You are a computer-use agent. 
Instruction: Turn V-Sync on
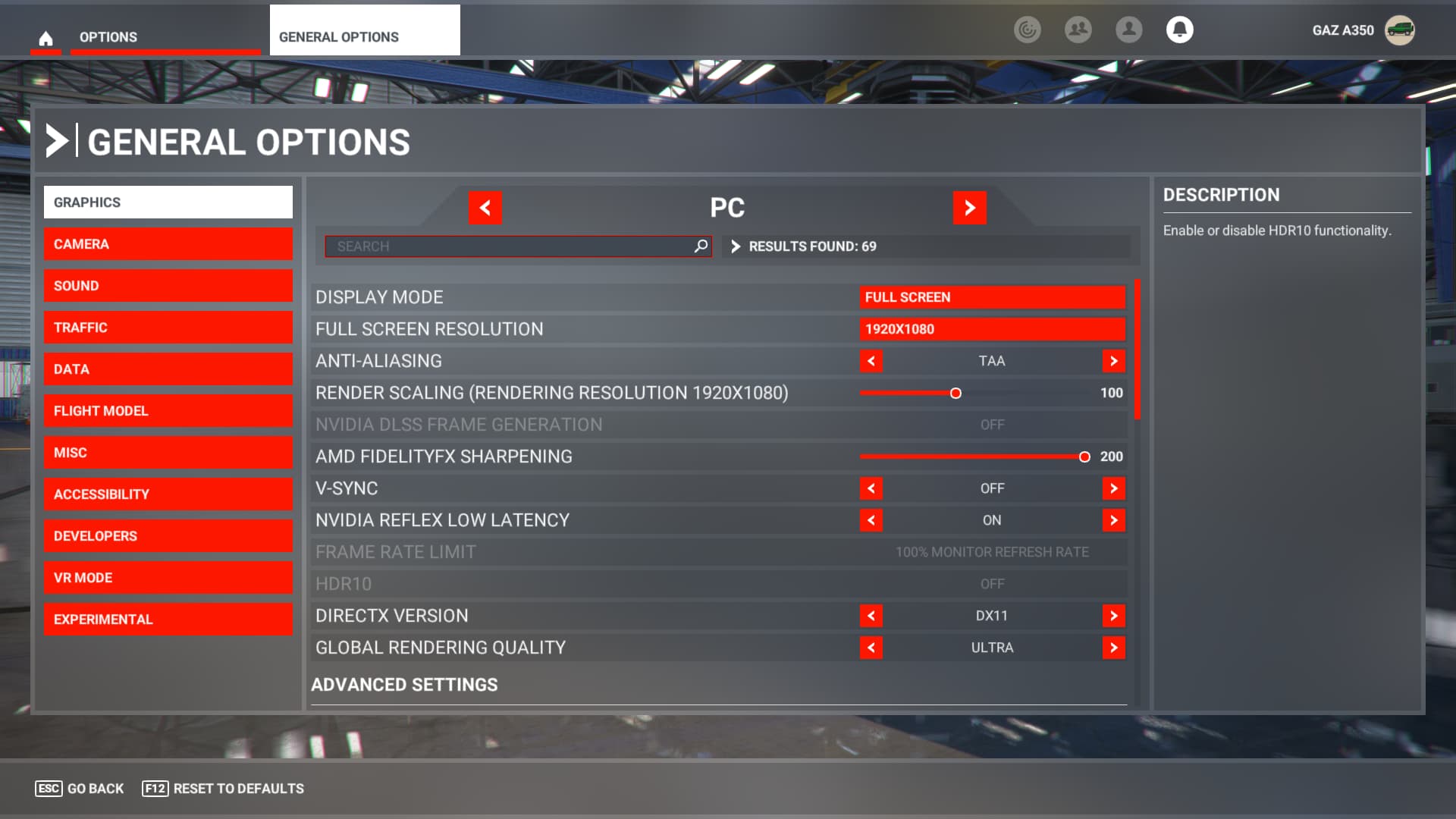coord(1113,488)
